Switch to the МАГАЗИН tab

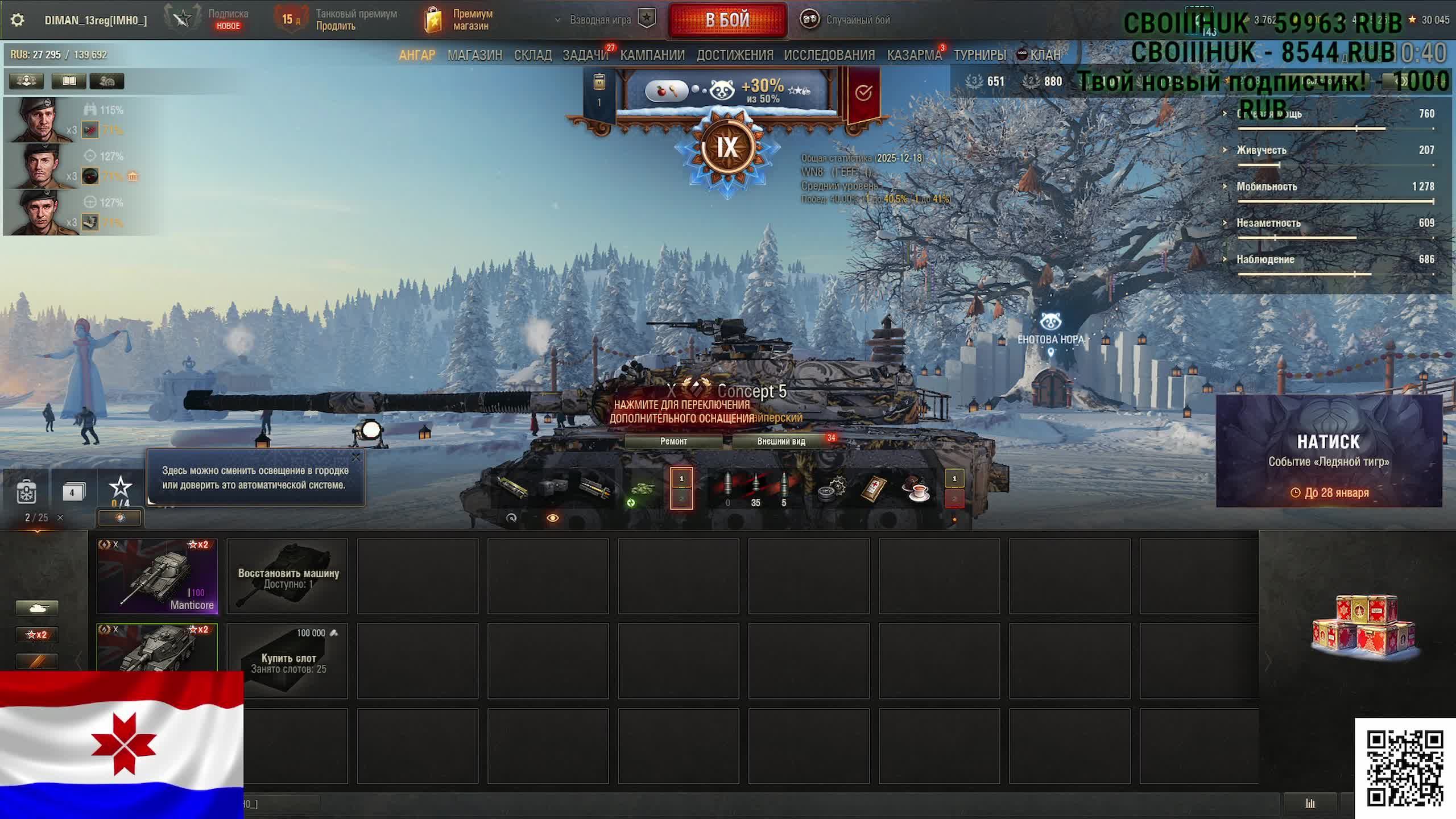(474, 55)
